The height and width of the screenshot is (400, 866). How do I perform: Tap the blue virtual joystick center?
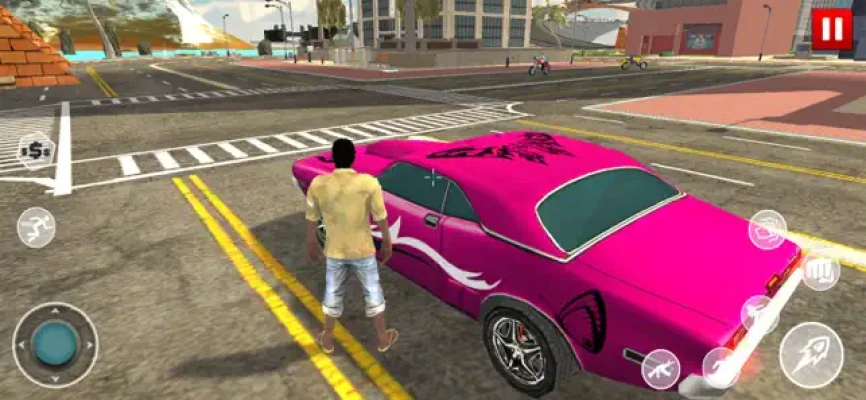pyautogui.click(x=55, y=344)
